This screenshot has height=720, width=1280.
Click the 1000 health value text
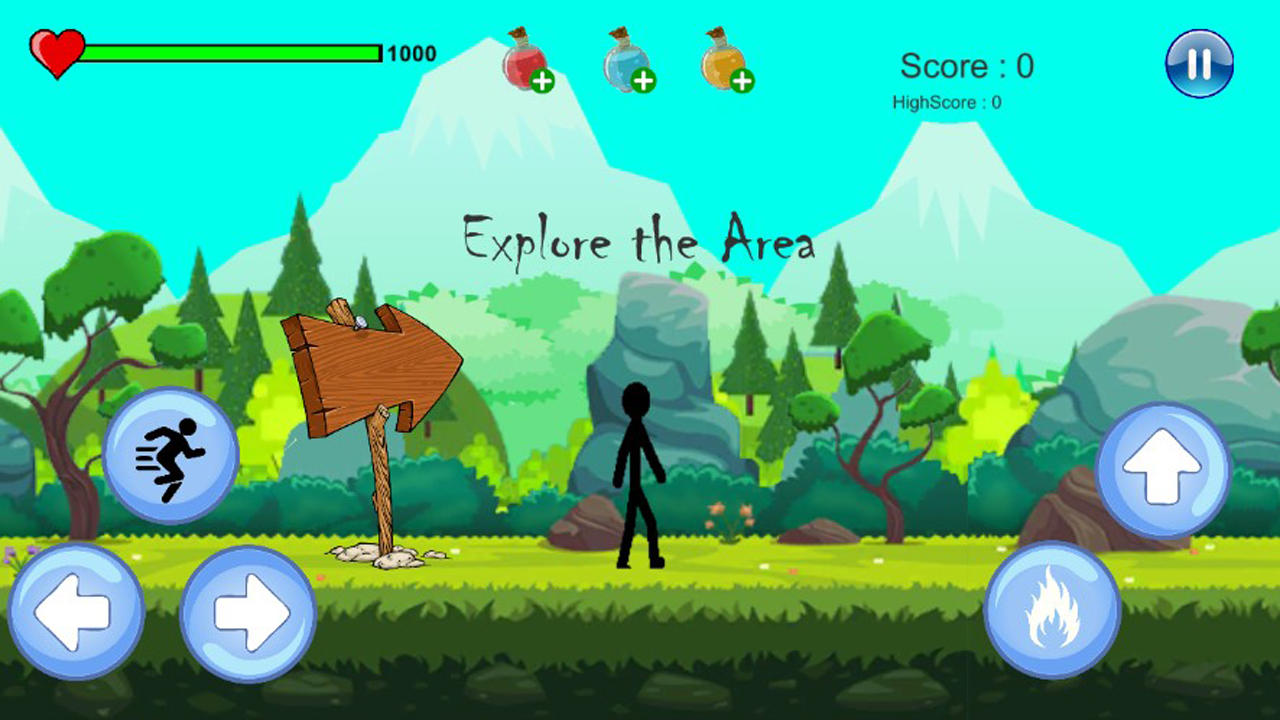tap(411, 52)
